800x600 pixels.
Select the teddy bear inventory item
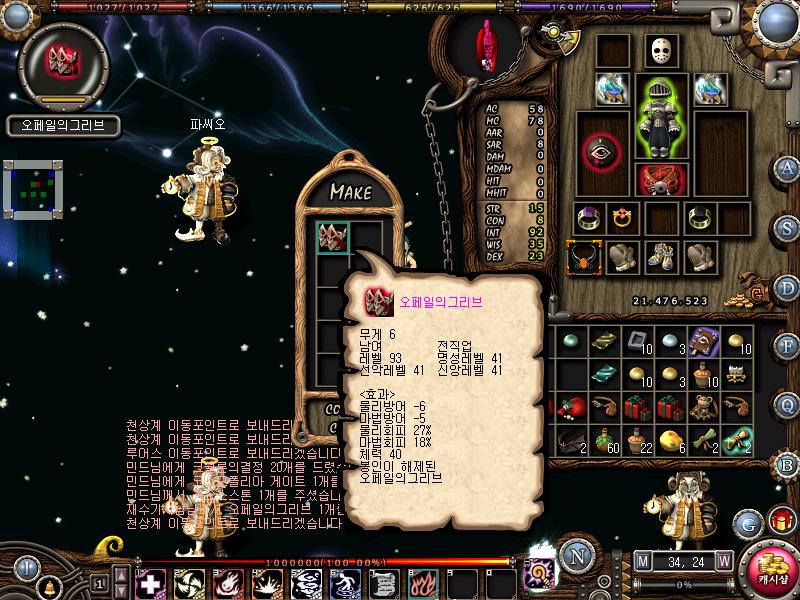tap(704, 407)
